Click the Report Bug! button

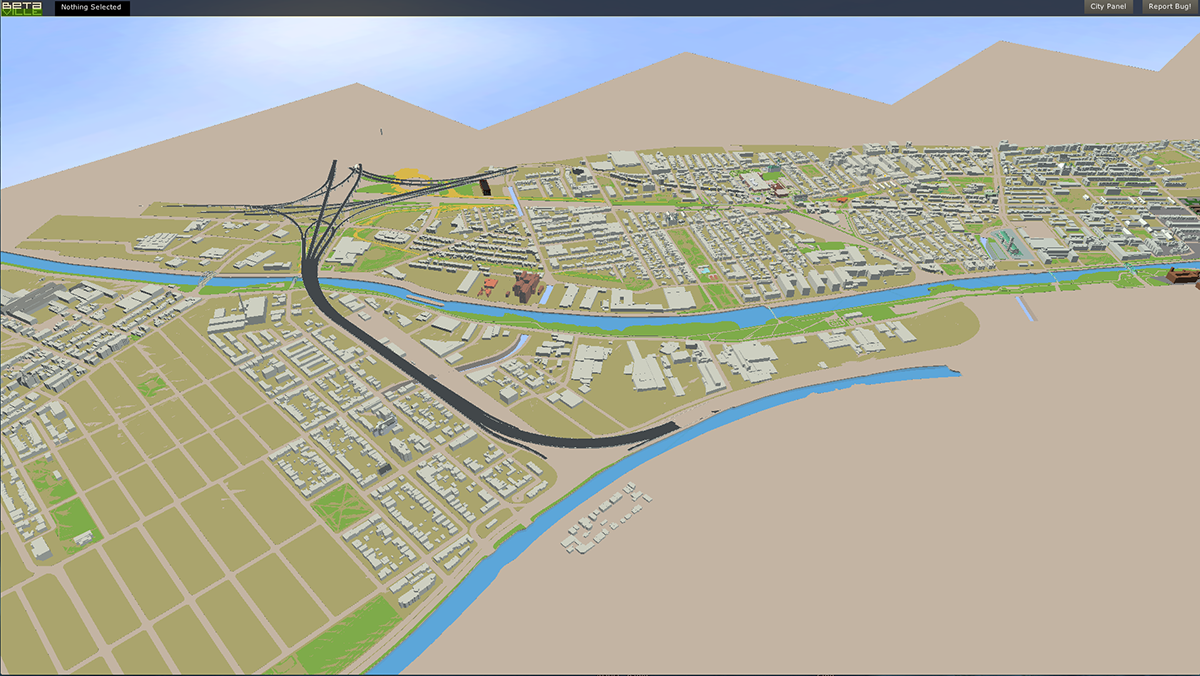(1170, 7)
